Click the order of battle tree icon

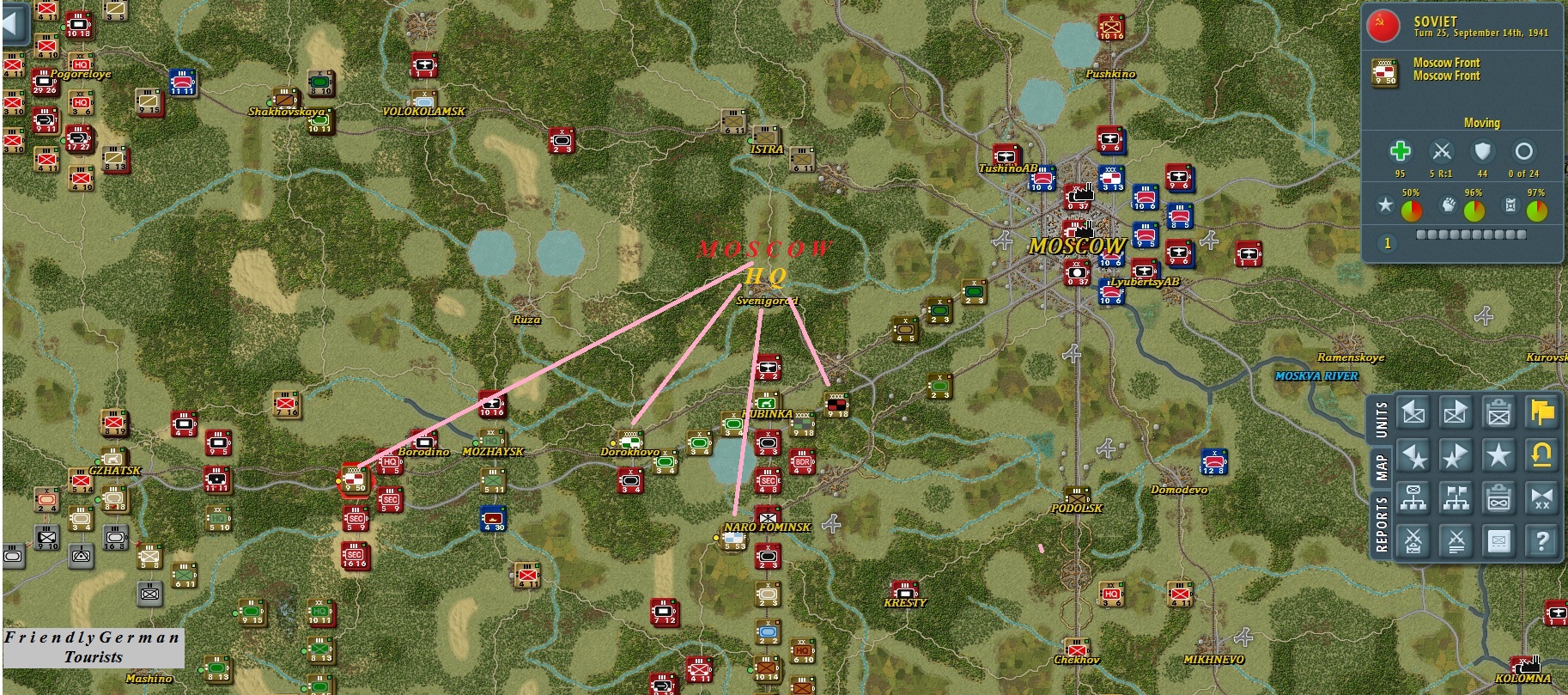point(1413,498)
